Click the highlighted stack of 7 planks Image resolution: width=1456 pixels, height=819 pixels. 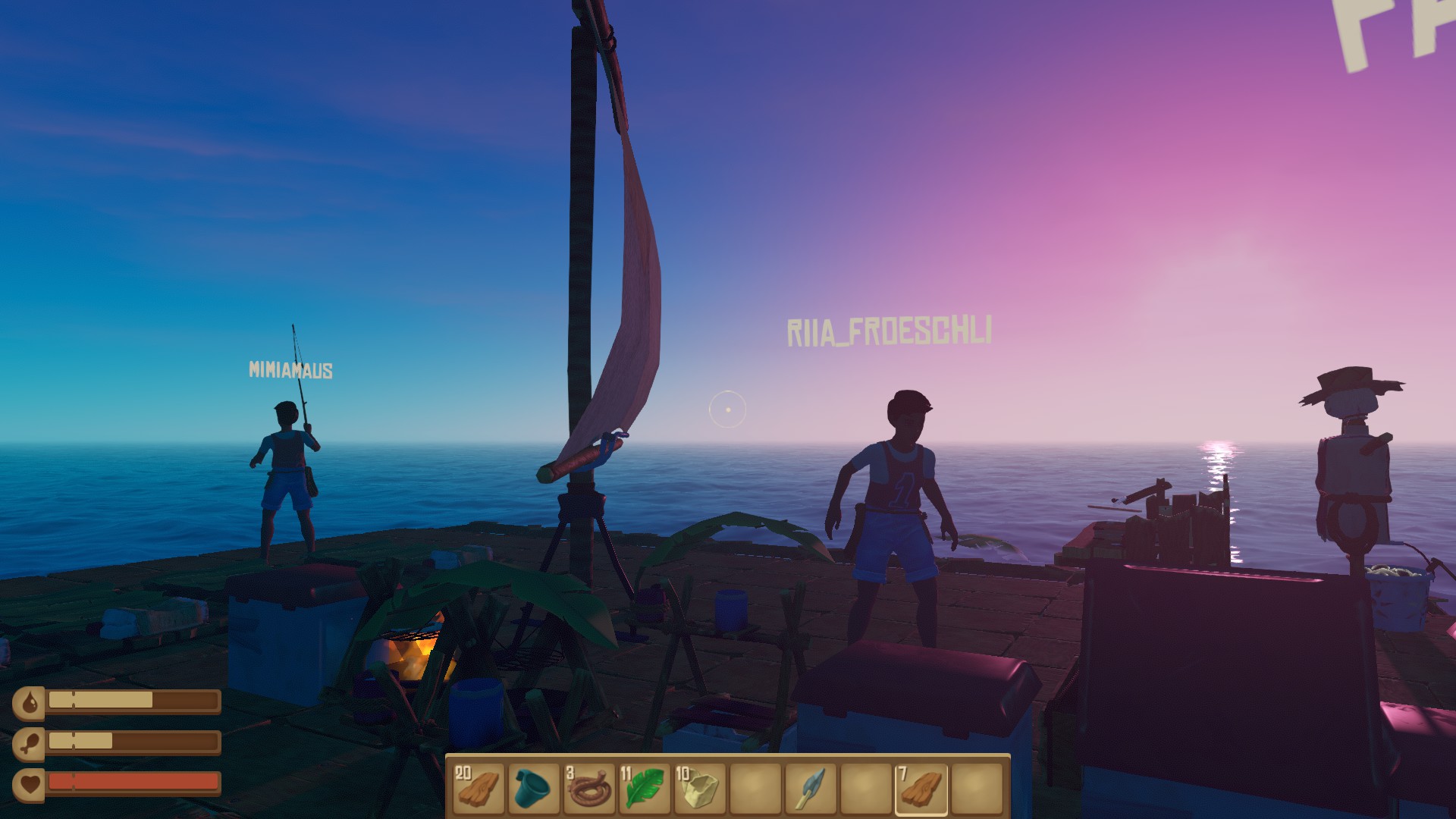pyautogui.click(x=921, y=788)
